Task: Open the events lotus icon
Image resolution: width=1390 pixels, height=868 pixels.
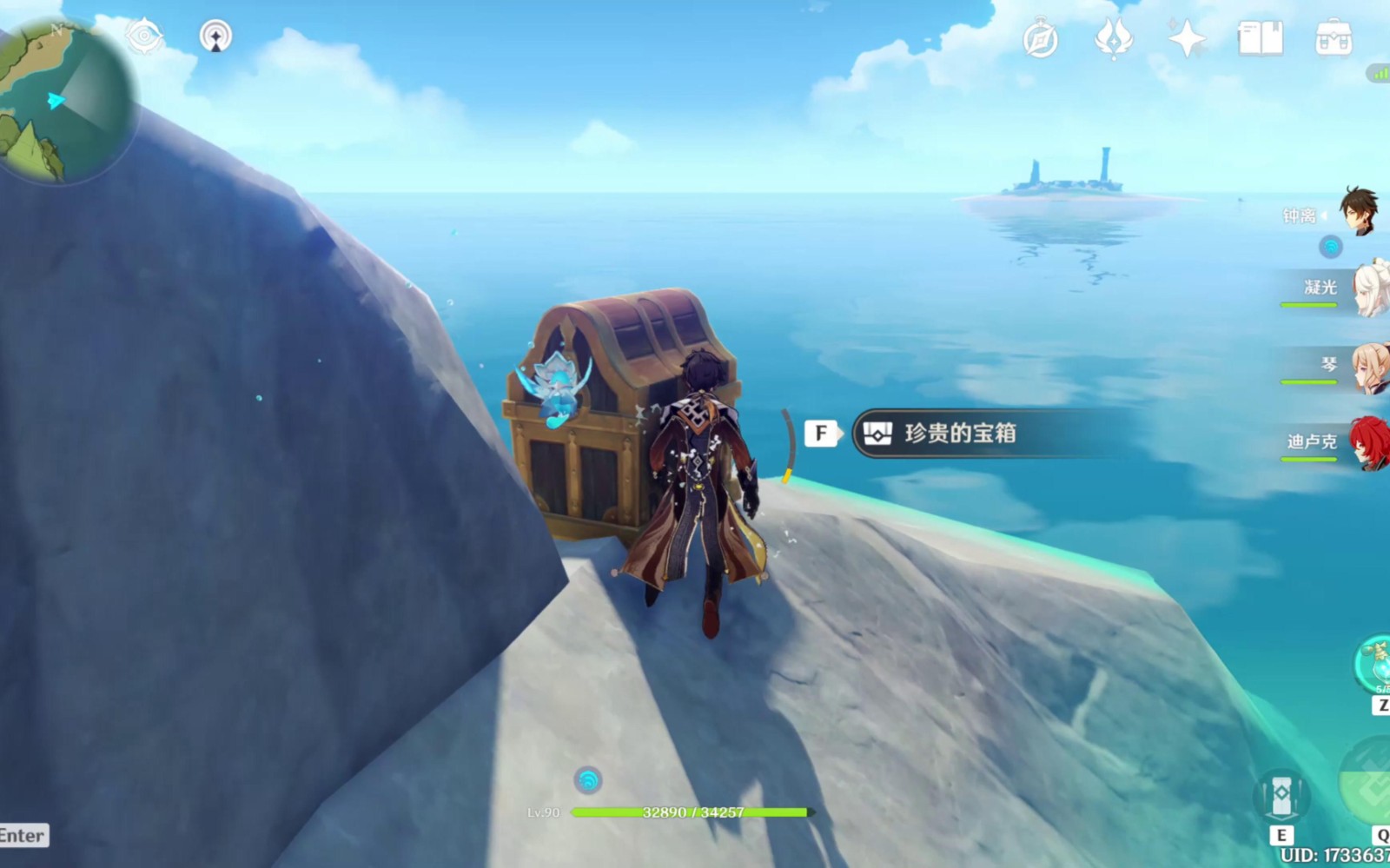Action: [x=1113, y=39]
